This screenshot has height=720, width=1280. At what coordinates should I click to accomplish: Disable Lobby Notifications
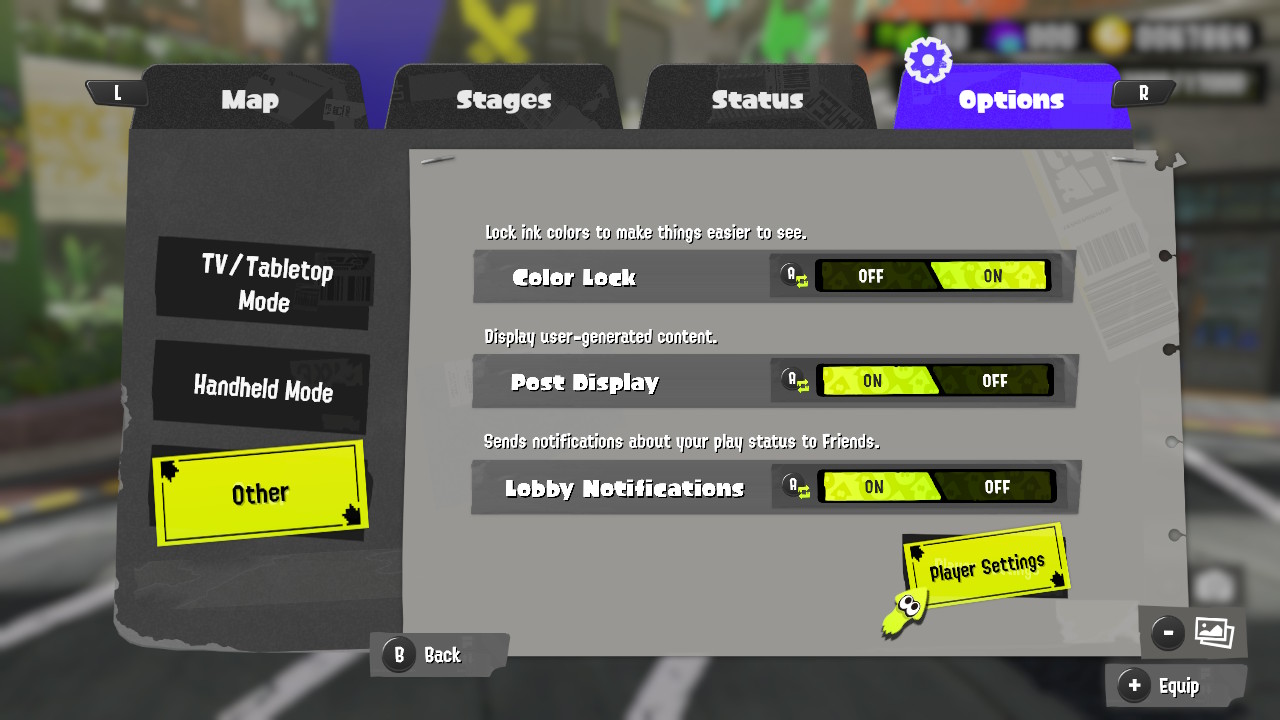[999, 488]
